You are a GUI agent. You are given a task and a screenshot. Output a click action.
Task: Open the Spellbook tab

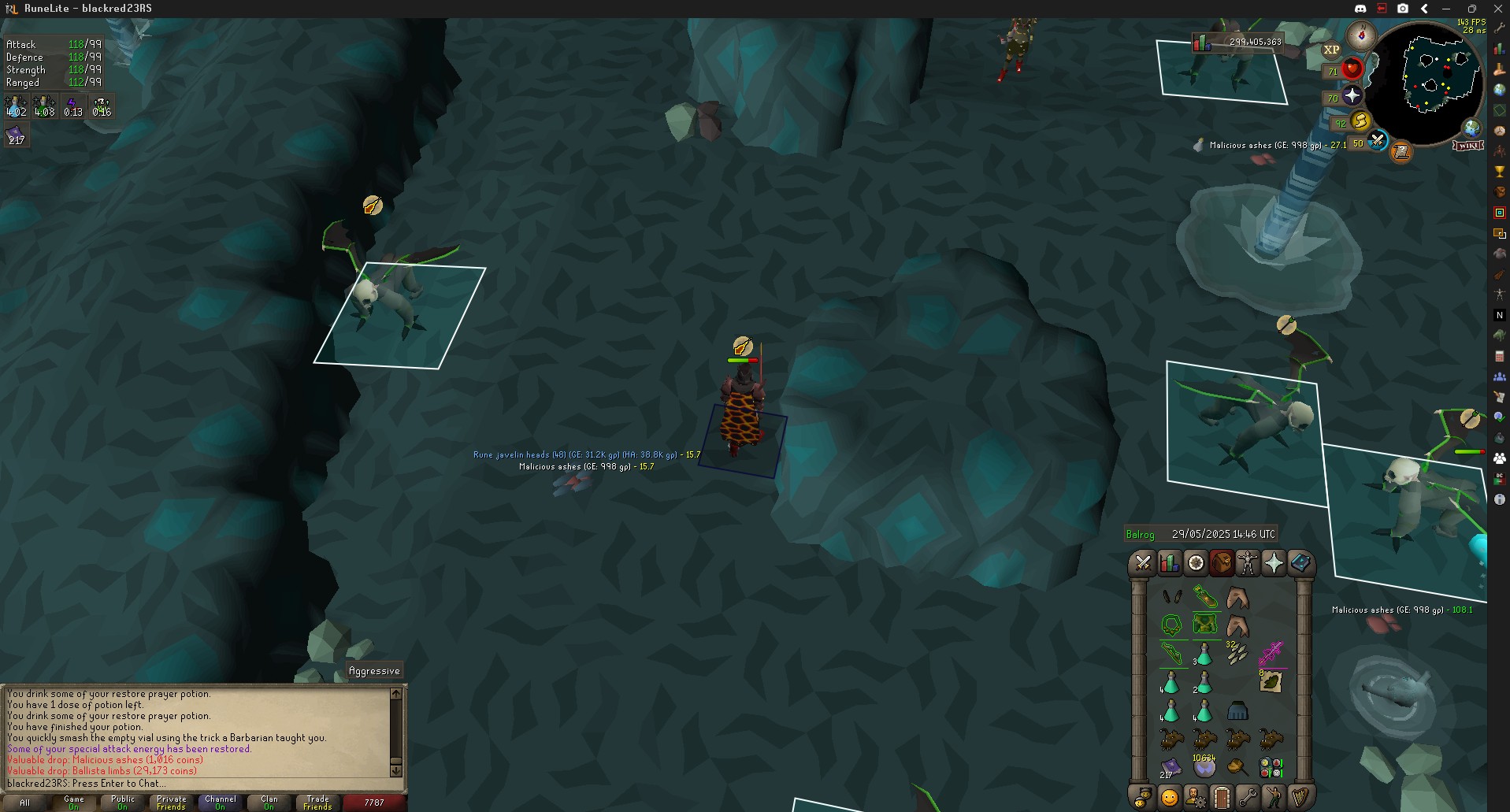tap(1300, 564)
